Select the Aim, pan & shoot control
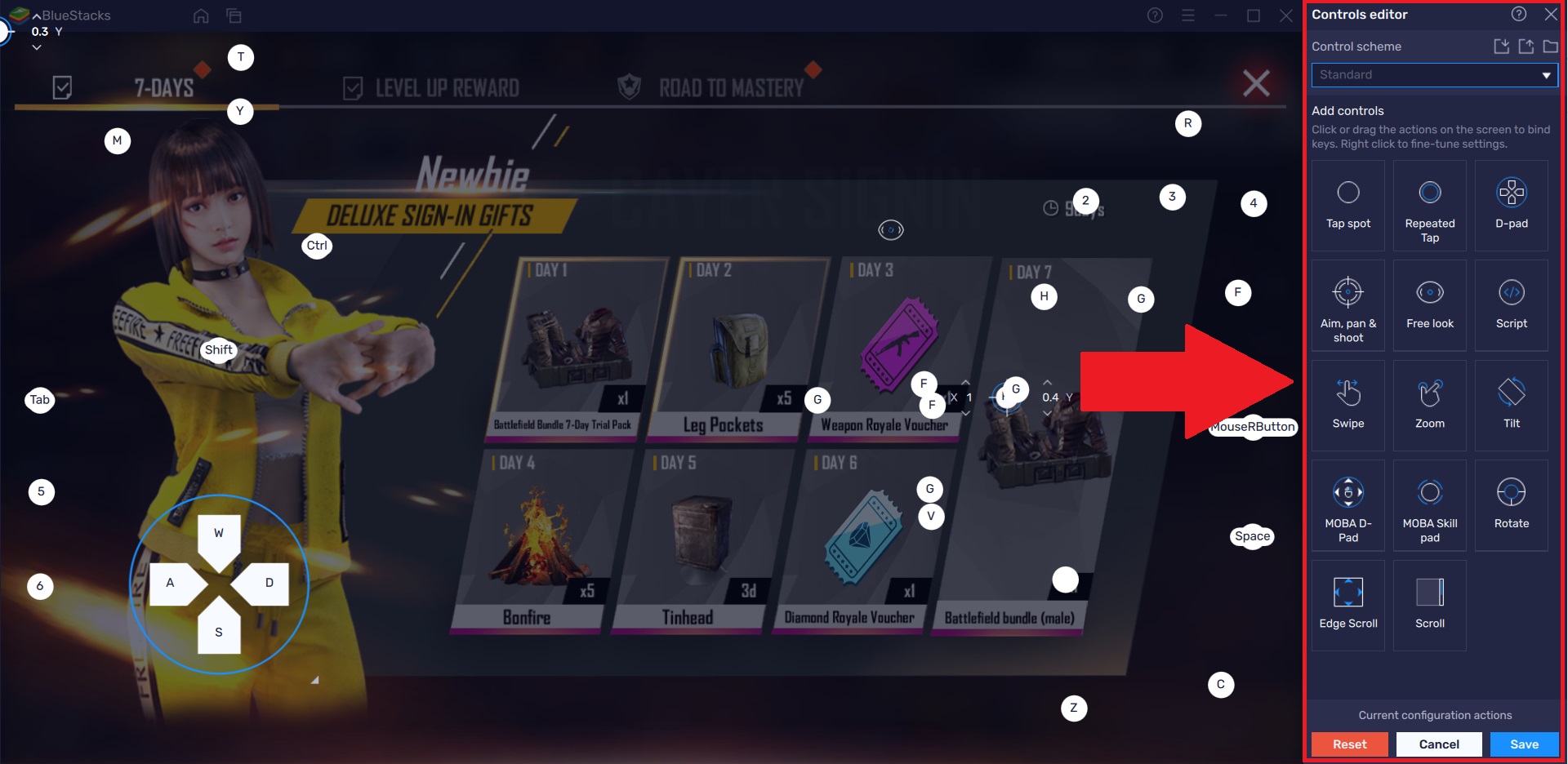This screenshot has height=764, width=1568. (1347, 306)
